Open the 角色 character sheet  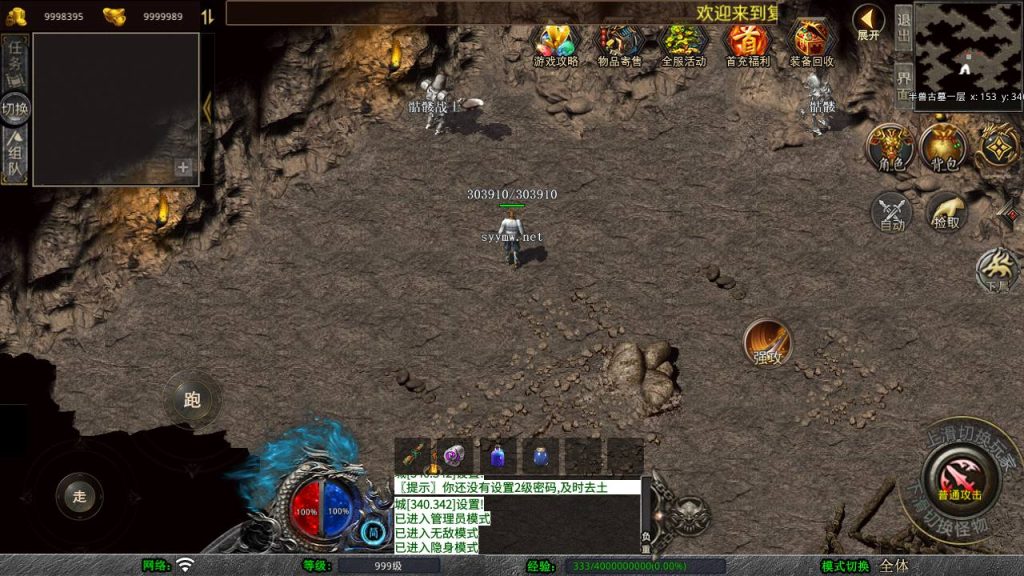click(x=889, y=147)
